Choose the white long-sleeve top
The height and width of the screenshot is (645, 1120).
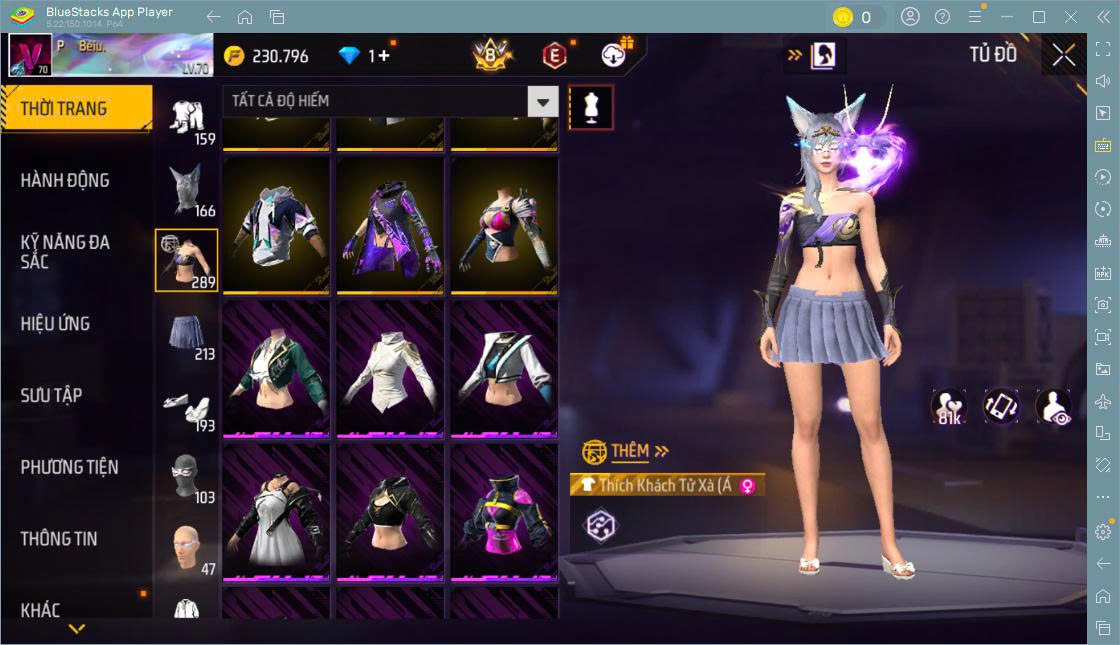[390, 368]
